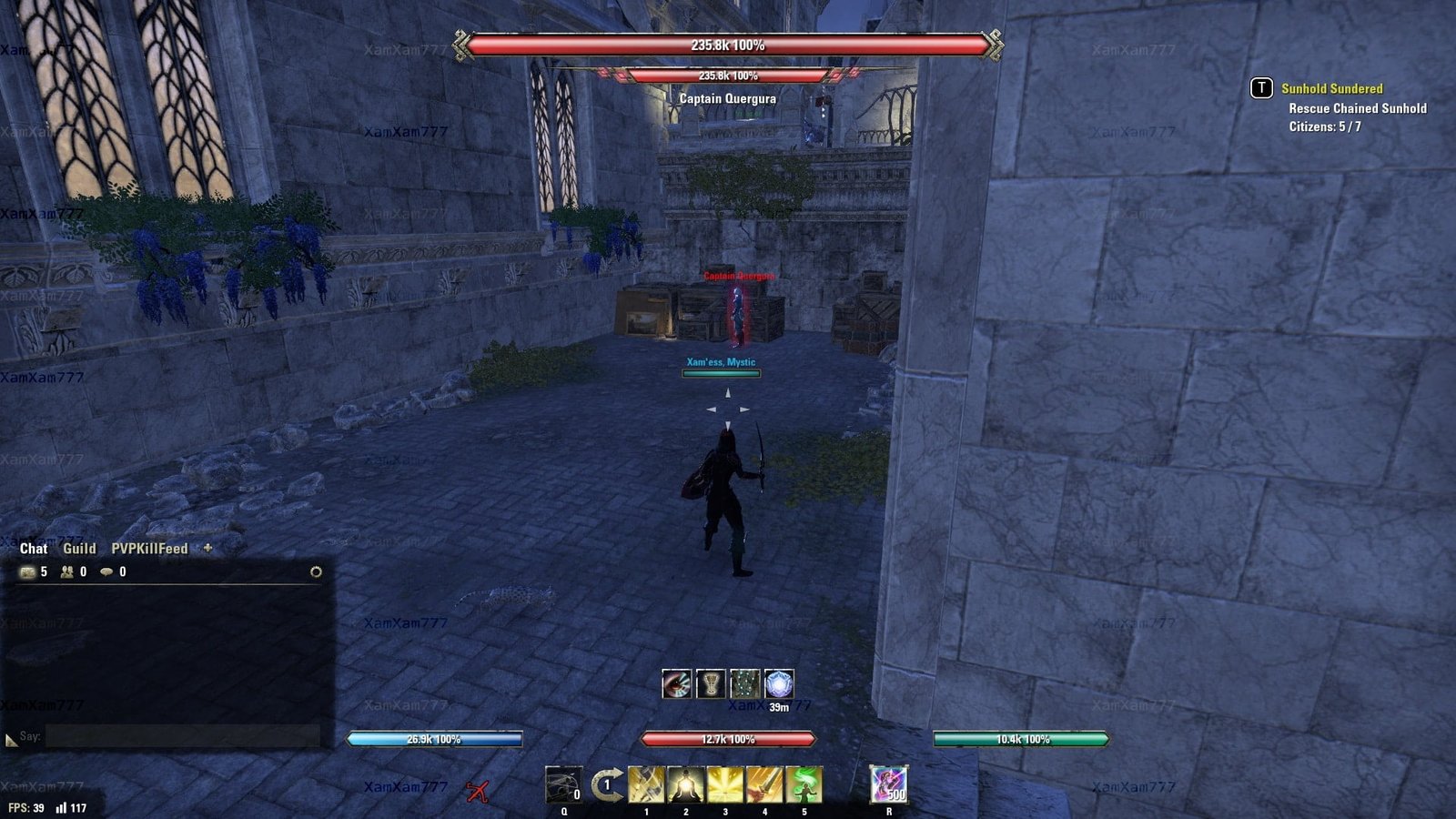Cast the meditating figure ability
Screen dimensions: 1456x819
pyautogui.click(x=685, y=784)
